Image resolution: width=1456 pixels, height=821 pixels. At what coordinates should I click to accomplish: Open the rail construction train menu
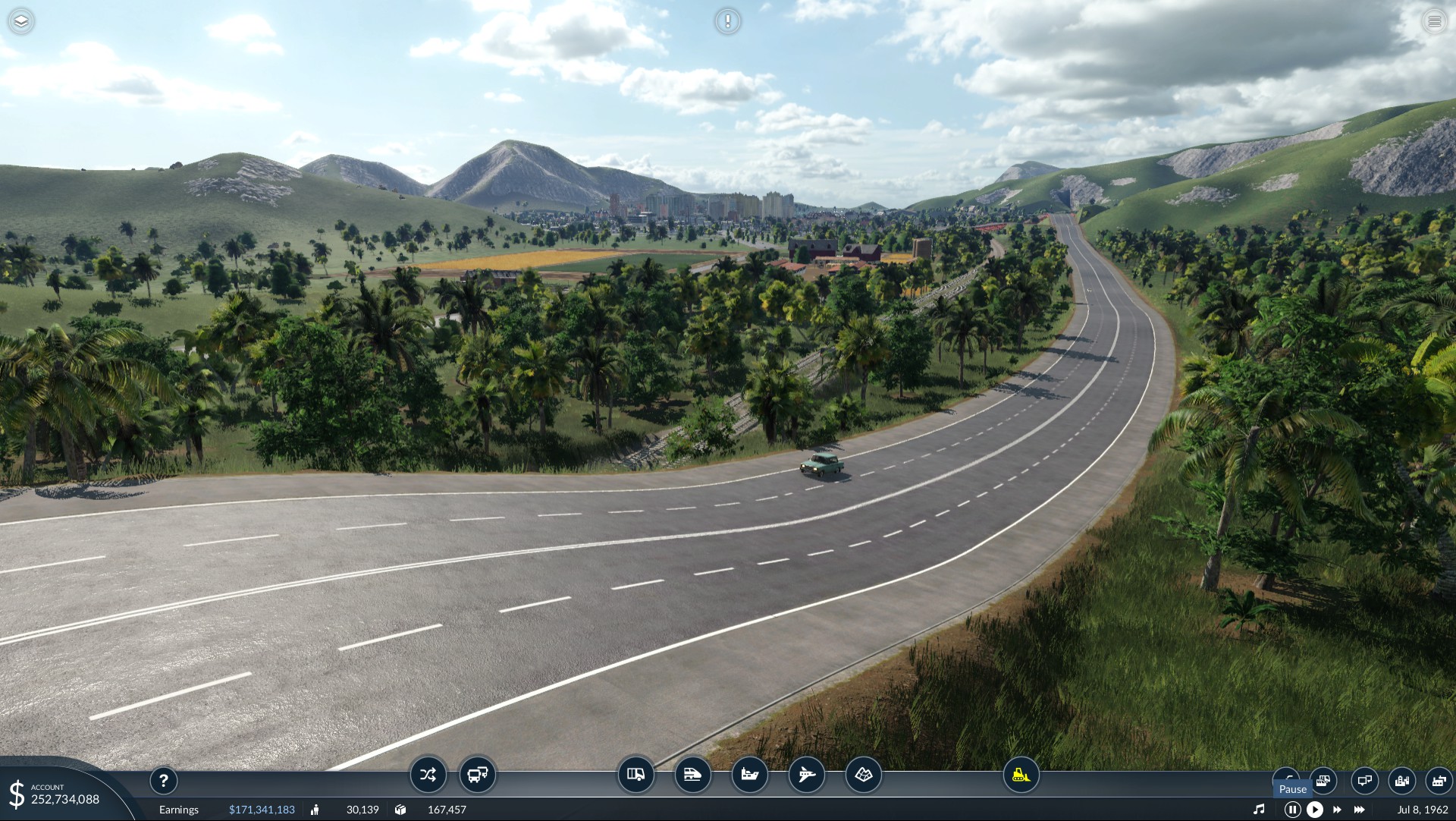click(692, 775)
